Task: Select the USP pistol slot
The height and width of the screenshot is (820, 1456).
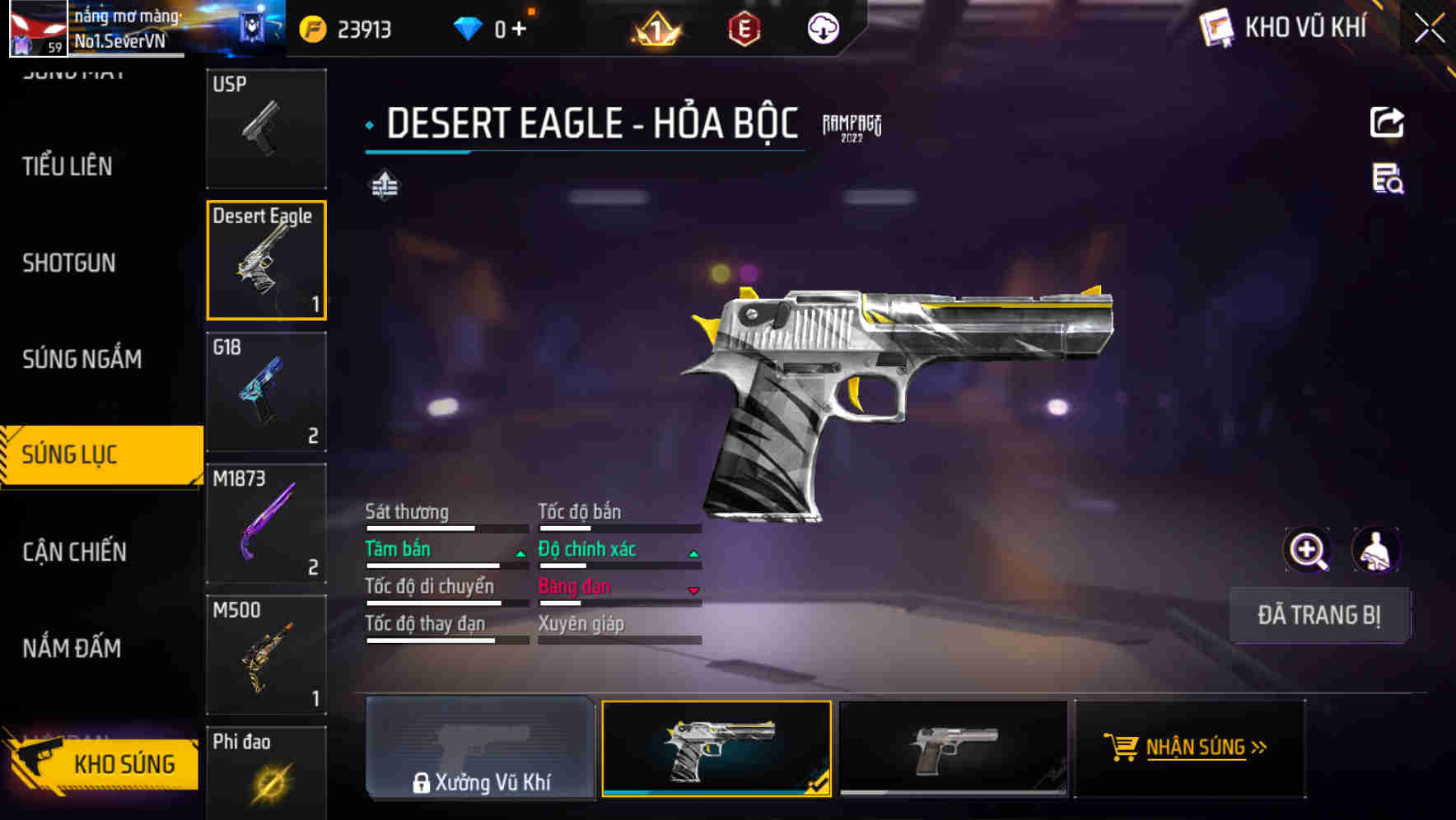Action: [x=266, y=129]
